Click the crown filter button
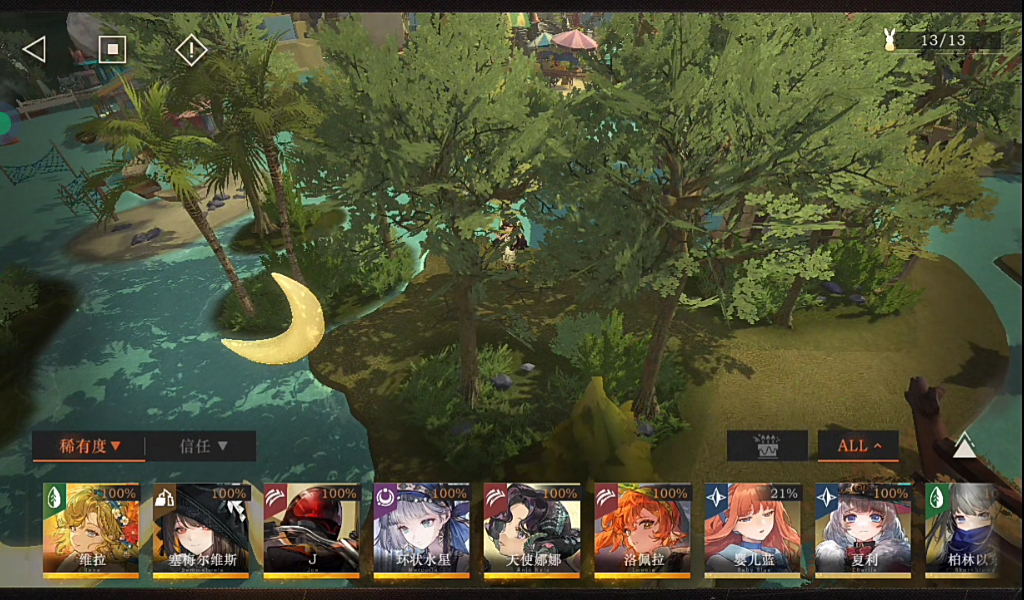 pos(767,446)
